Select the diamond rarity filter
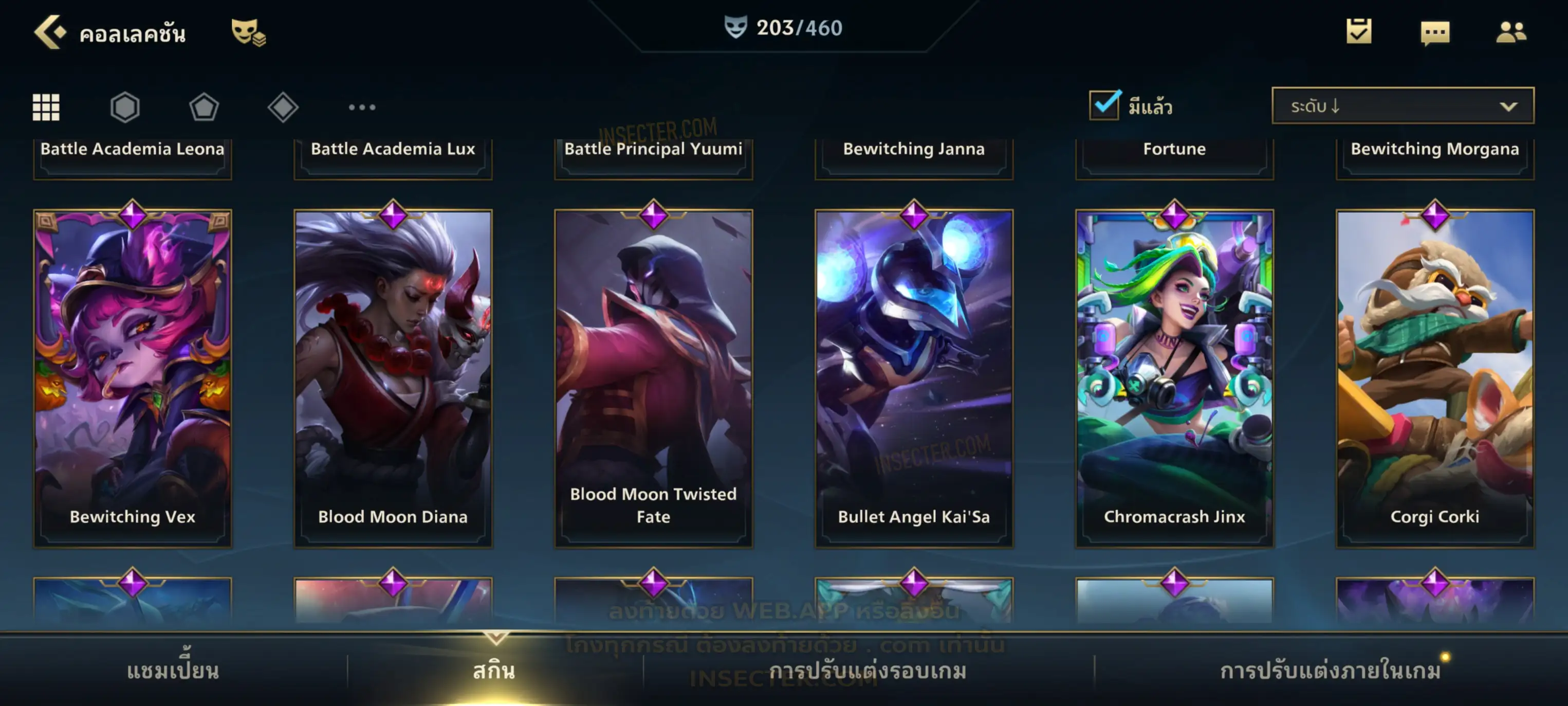 click(x=283, y=107)
